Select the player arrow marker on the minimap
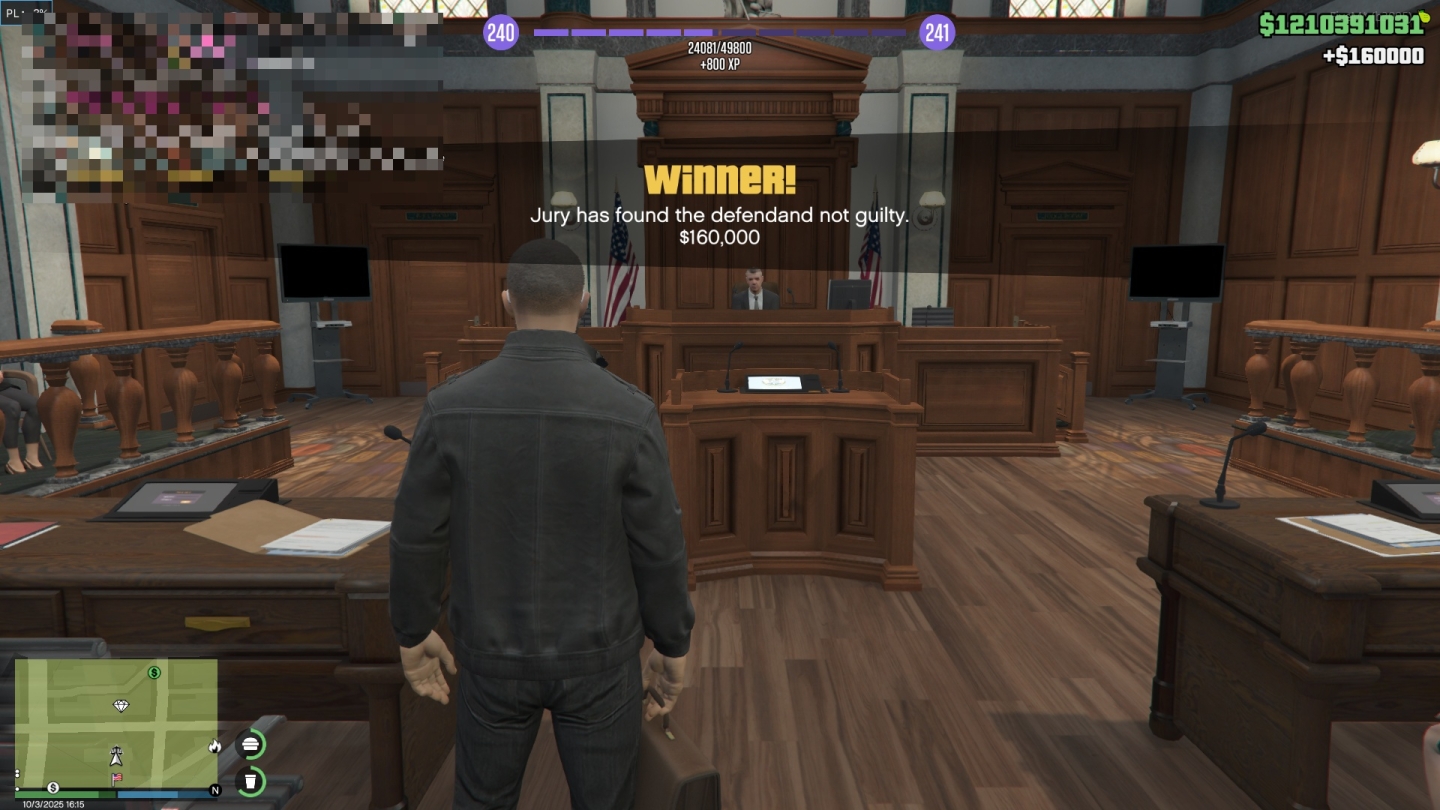 tap(117, 759)
